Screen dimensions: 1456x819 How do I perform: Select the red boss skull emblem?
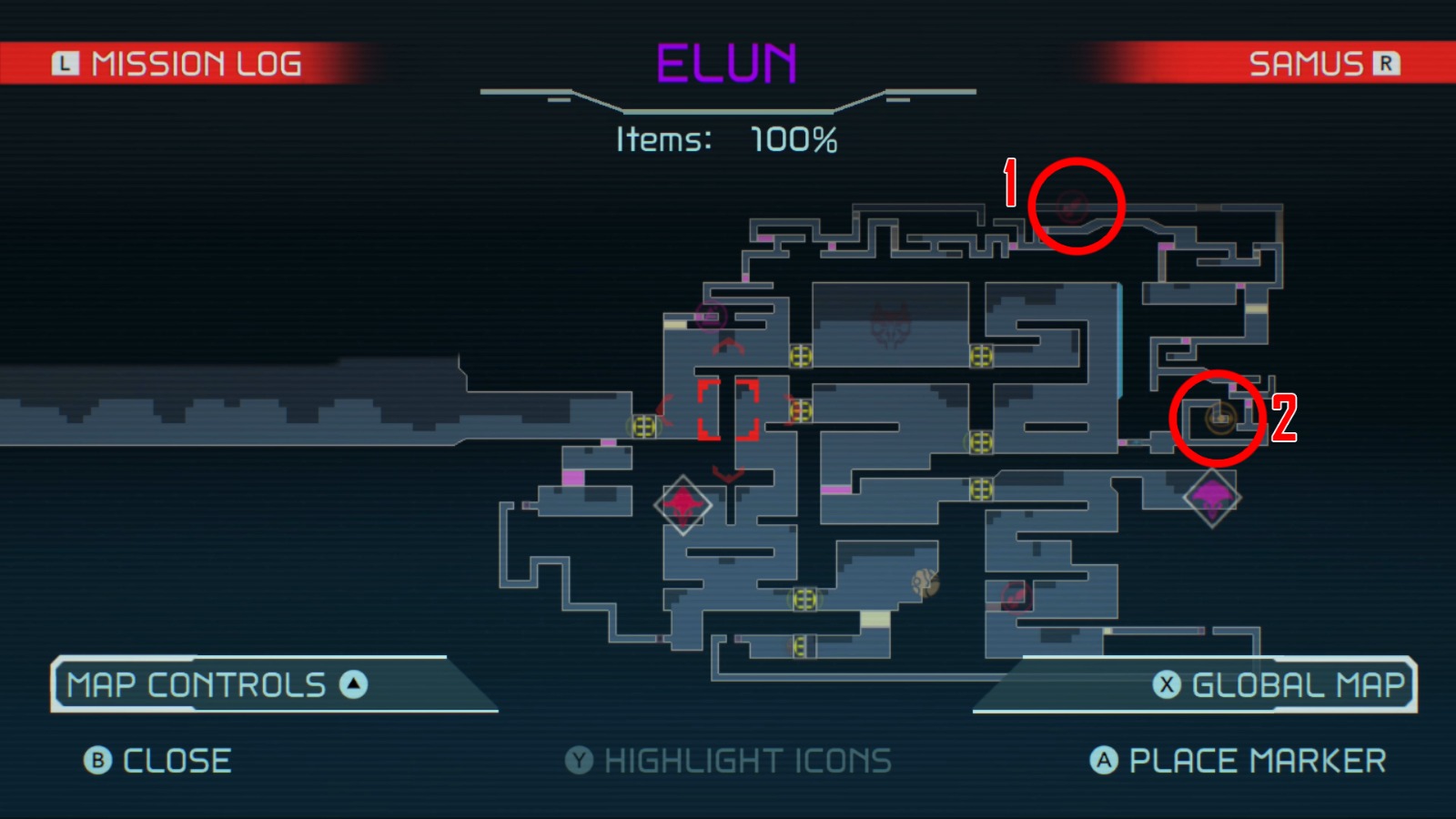point(890,326)
